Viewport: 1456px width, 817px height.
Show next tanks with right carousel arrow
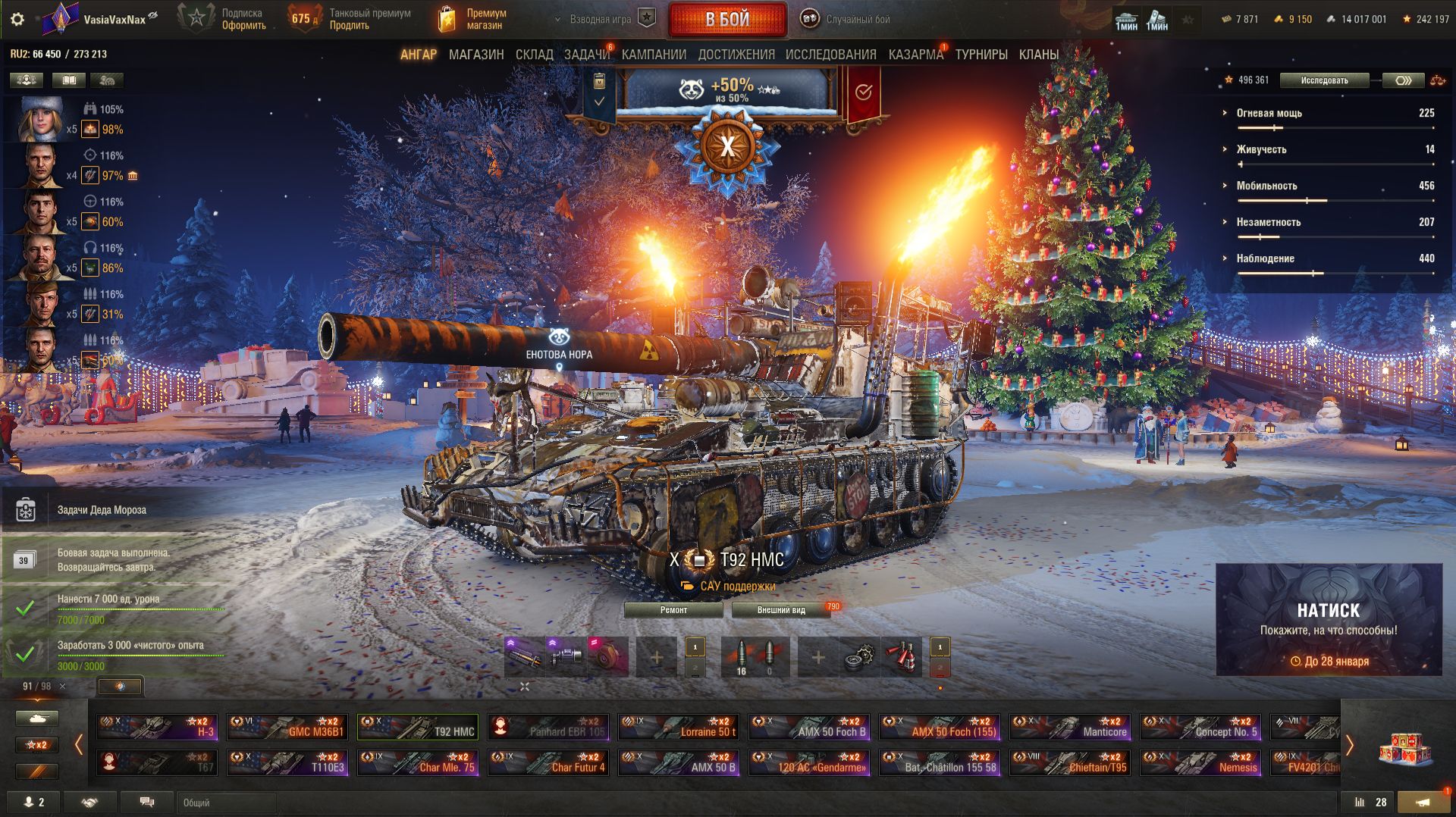pyautogui.click(x=1350, y=745)
